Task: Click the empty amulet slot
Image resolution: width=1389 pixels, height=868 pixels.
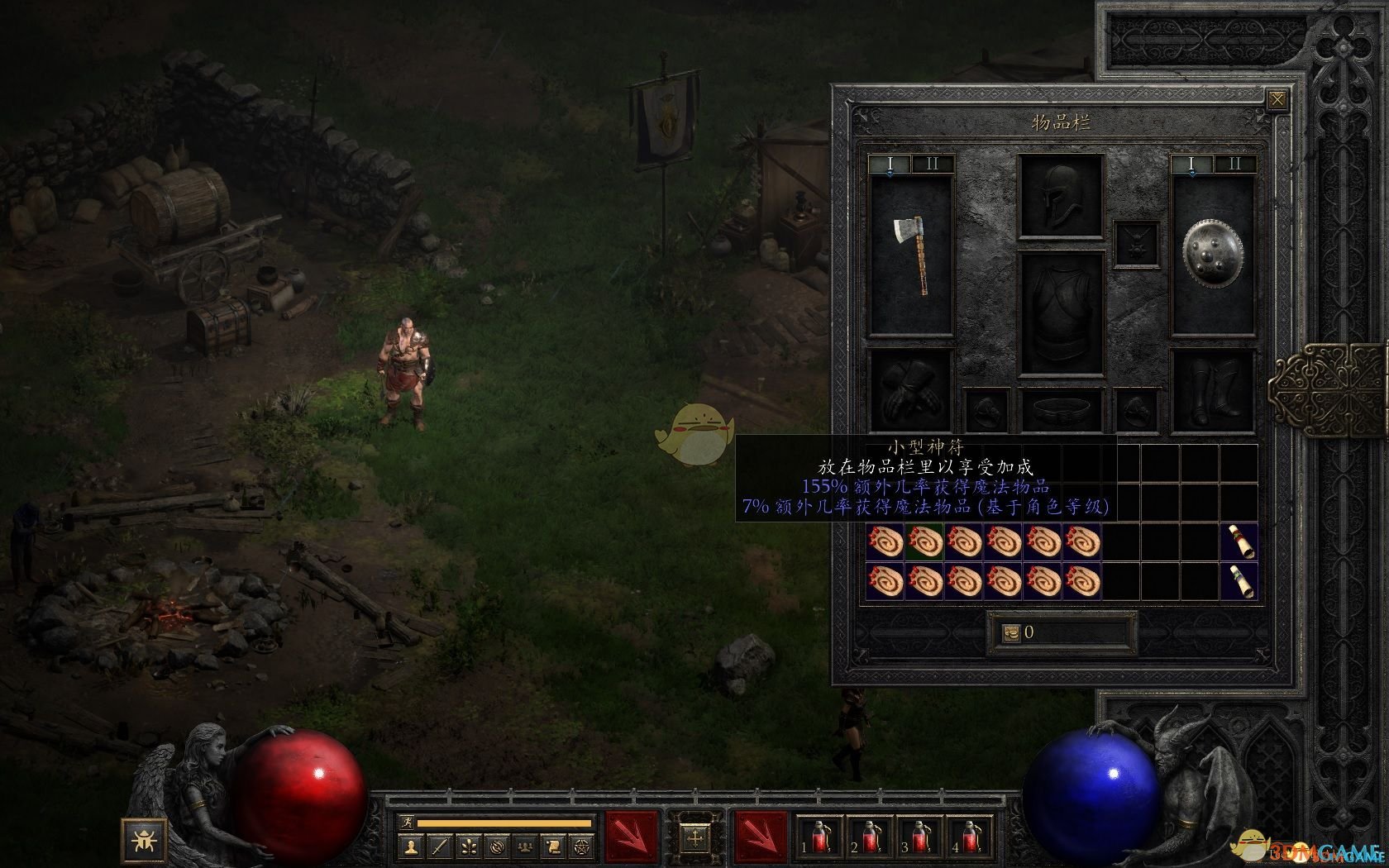Action: (x=1137, y=244)
